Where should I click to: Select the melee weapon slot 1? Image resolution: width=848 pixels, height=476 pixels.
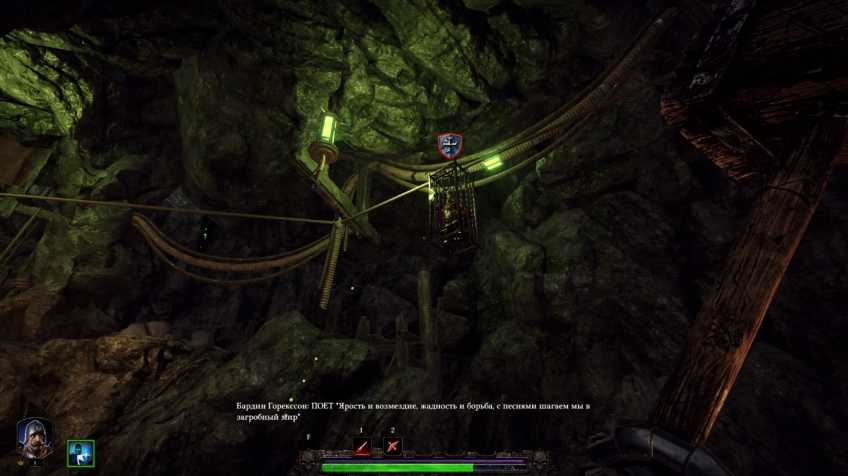click(363, 446)
